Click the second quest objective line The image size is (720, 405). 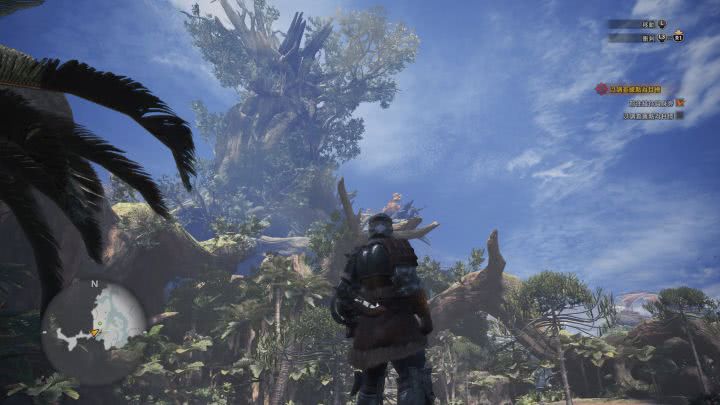(652, 115)
